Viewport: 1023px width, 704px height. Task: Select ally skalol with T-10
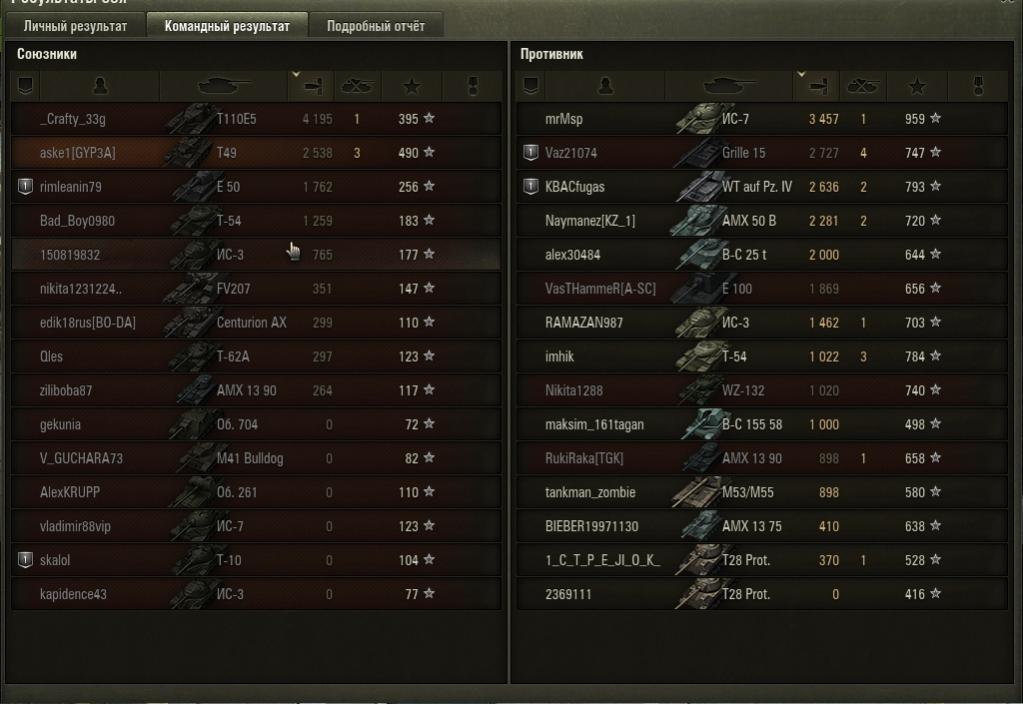(x=255, y=561)
